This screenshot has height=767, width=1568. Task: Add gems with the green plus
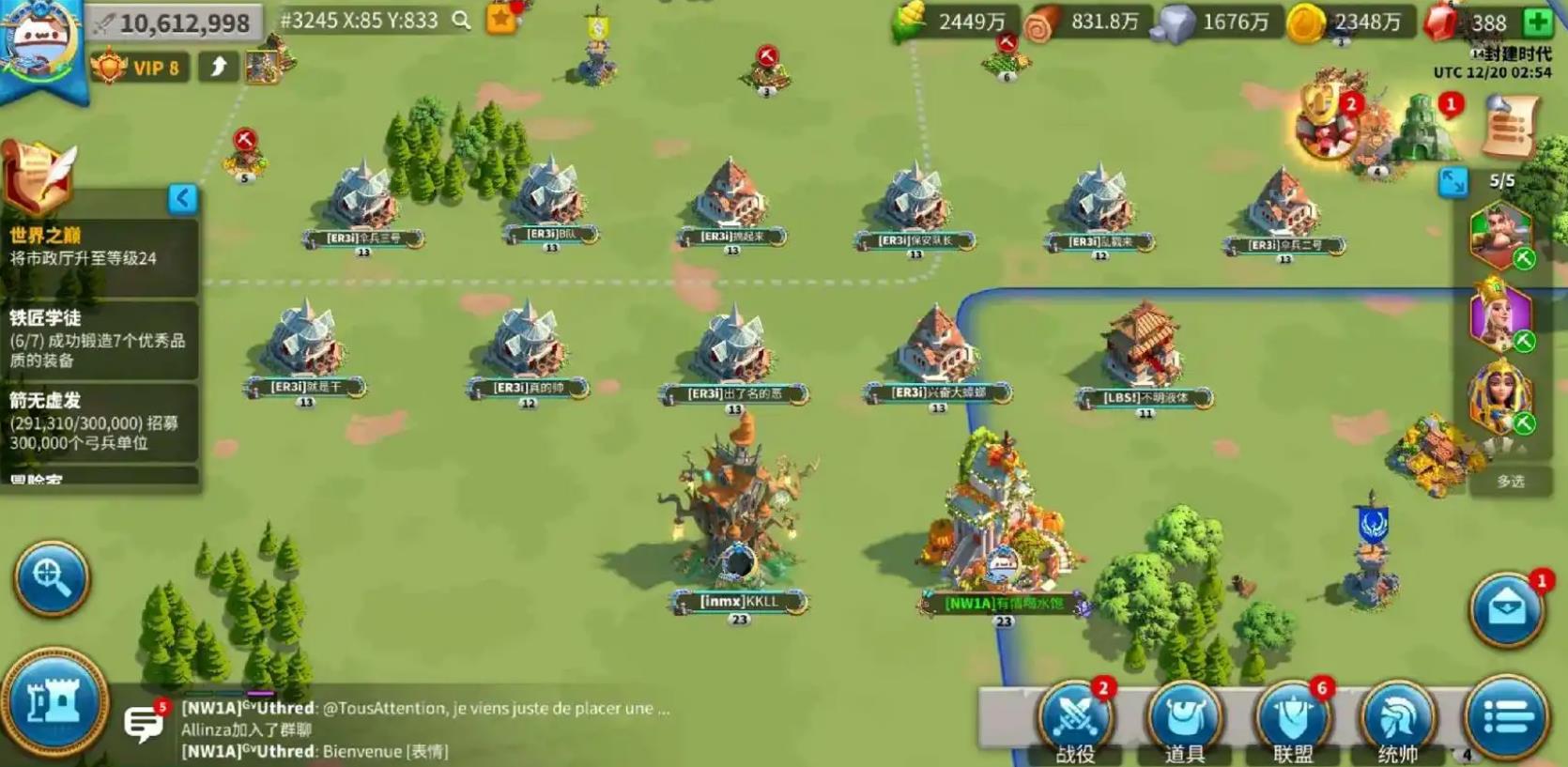(x=1537, y=22)
